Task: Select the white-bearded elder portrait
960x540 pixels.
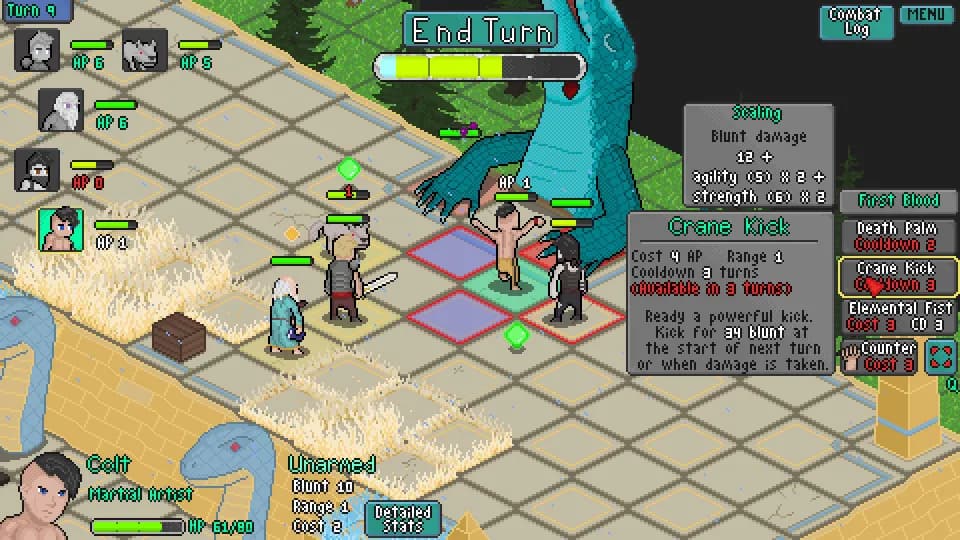Action: point(61,110)
